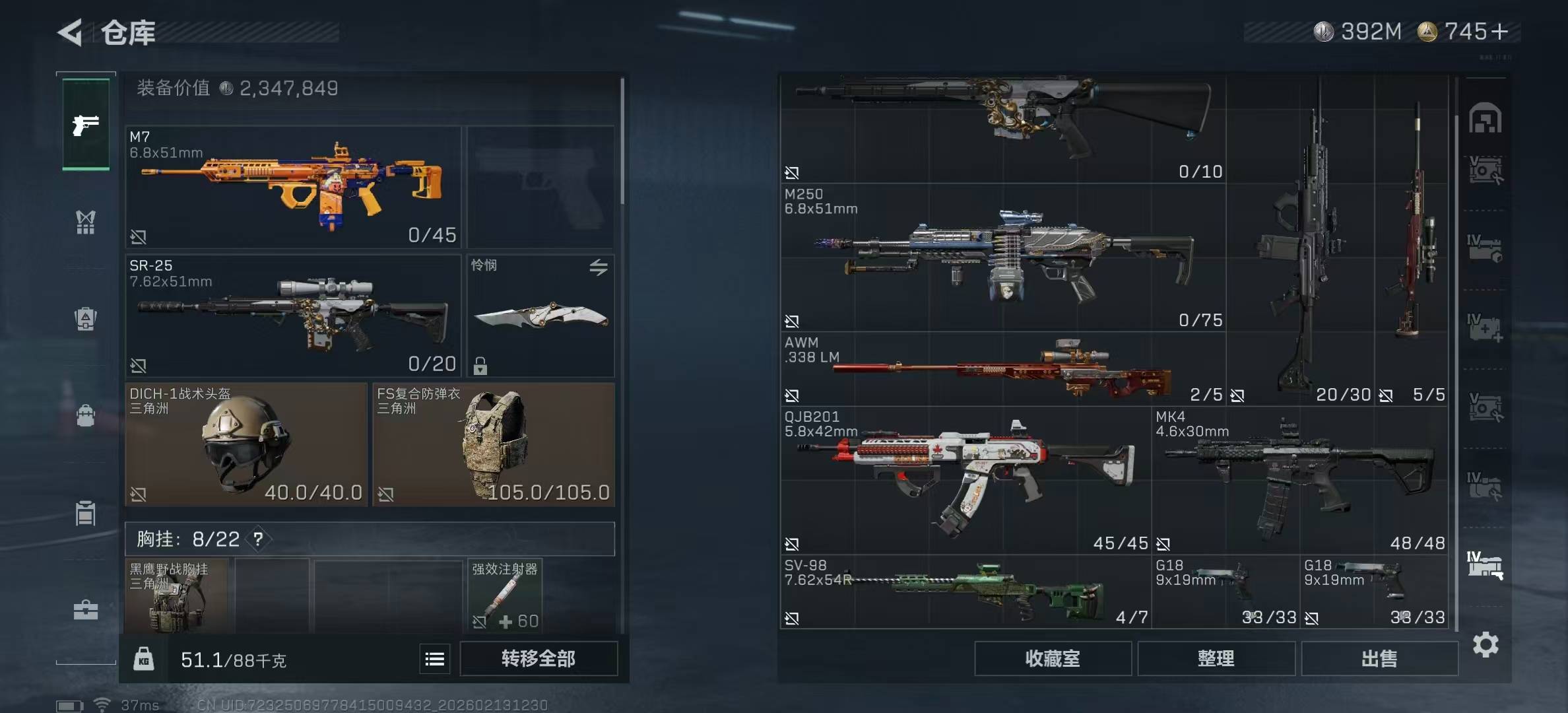Choose the FS复合防弹衣 armor slot
The image size is (1568, 713).
(x=494, y=444)
